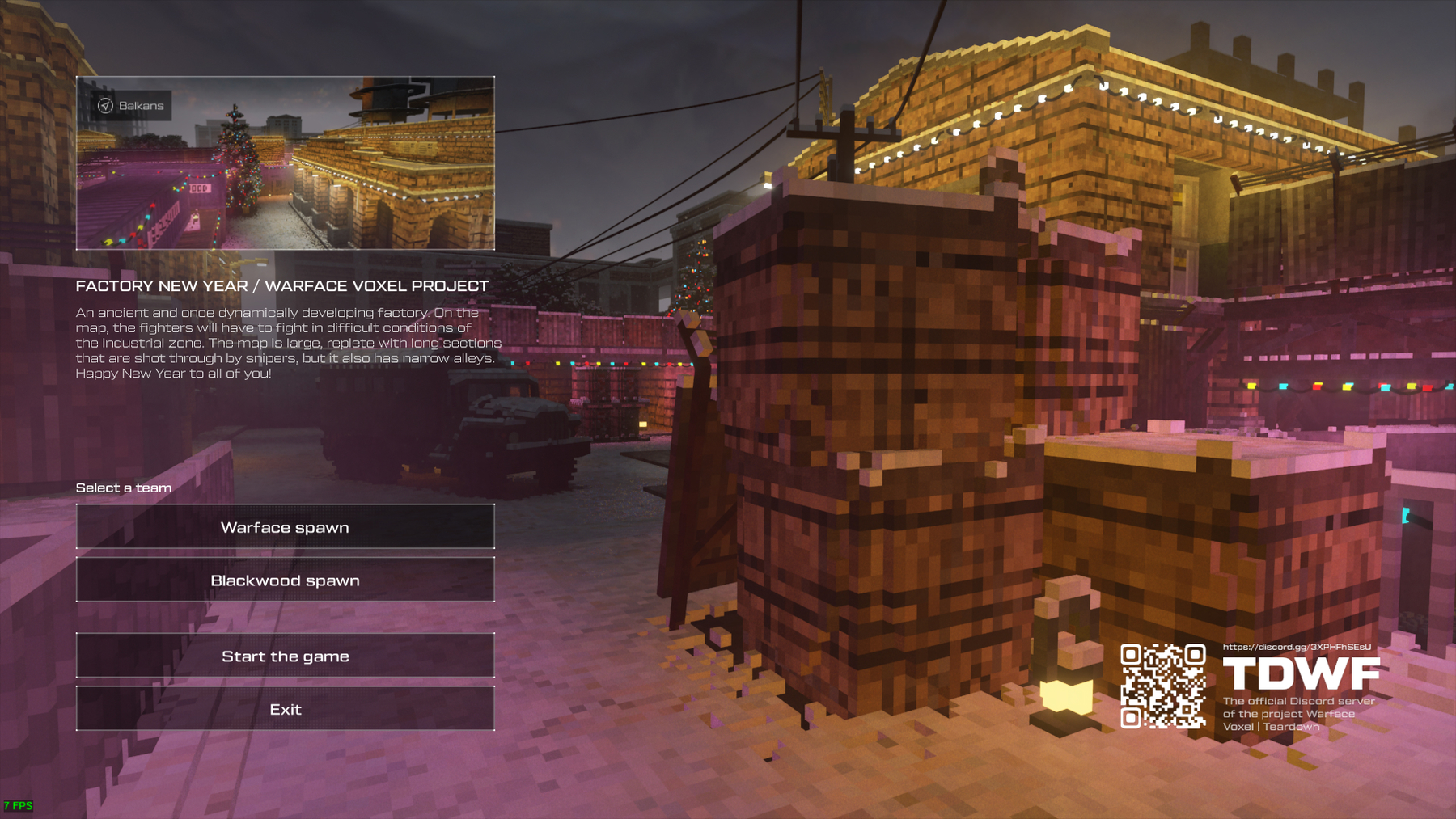Screen dimensions: 1456x819
Task: Select the Warface spawn team
Action: coord(285,527)
